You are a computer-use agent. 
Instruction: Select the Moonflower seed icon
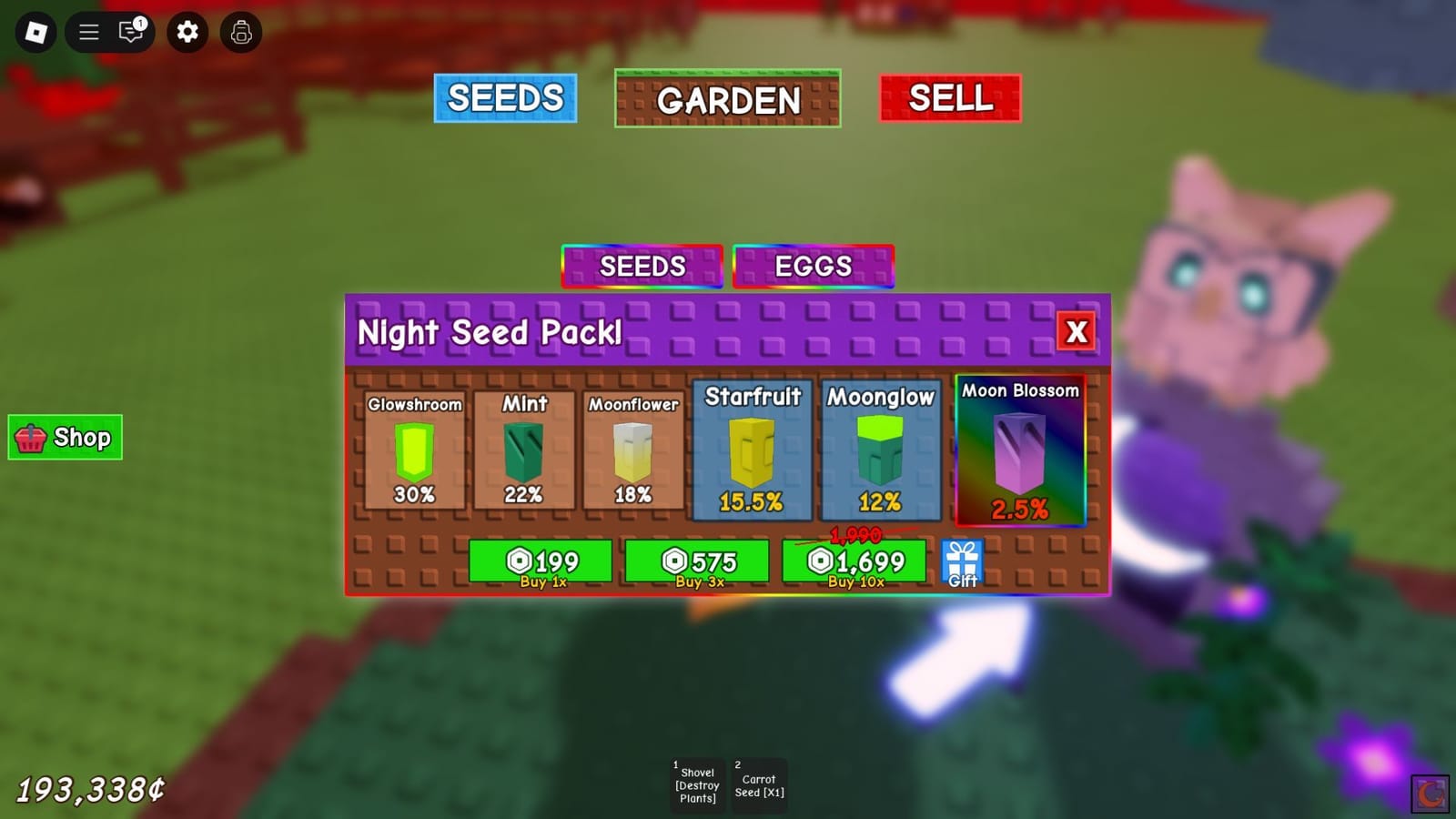tap(634, 452)
